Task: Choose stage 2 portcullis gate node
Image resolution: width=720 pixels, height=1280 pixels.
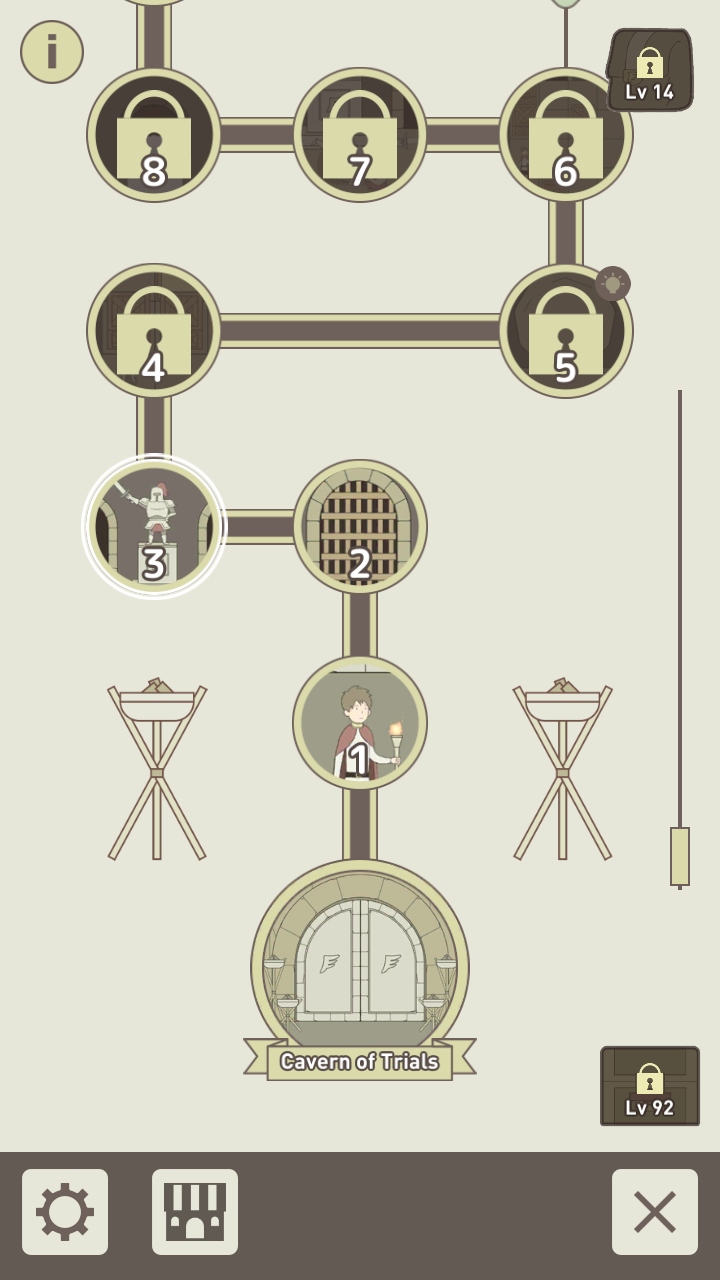Action: tap(360, 527)
